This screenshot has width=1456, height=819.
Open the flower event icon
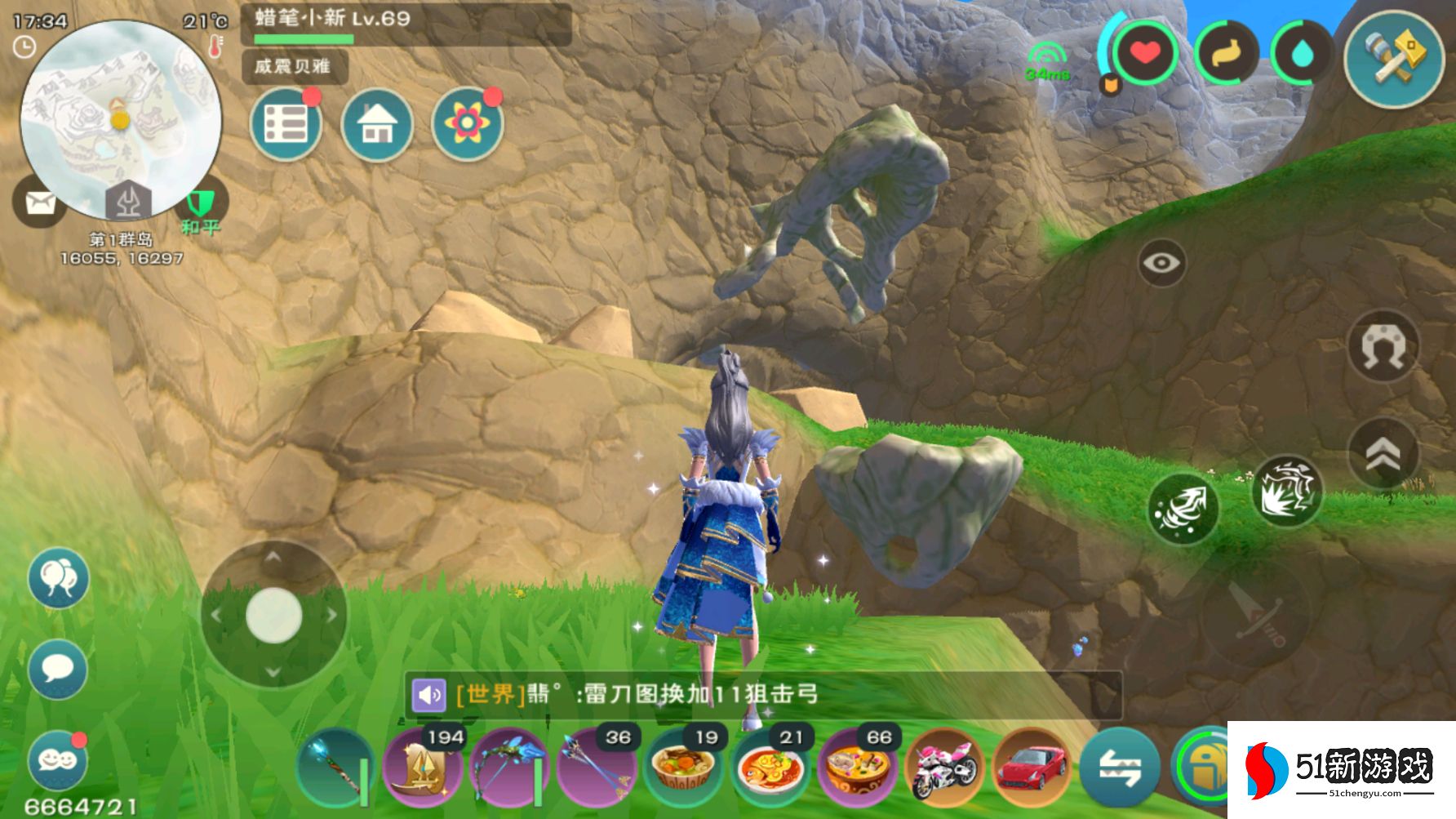[x=467, y=124]
